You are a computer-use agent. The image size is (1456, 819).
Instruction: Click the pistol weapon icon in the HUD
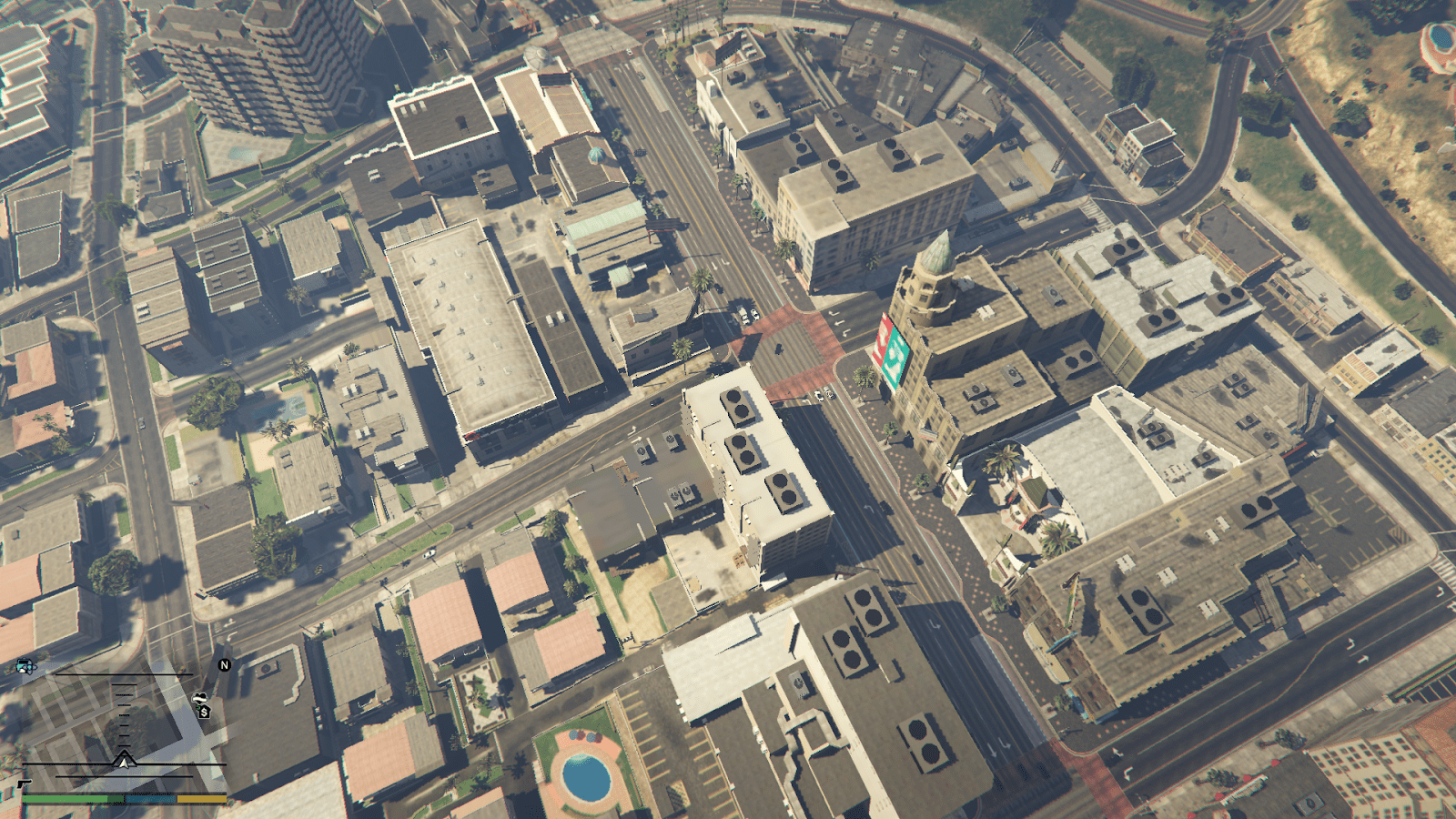pyautogui.click(x=25, y=784)
